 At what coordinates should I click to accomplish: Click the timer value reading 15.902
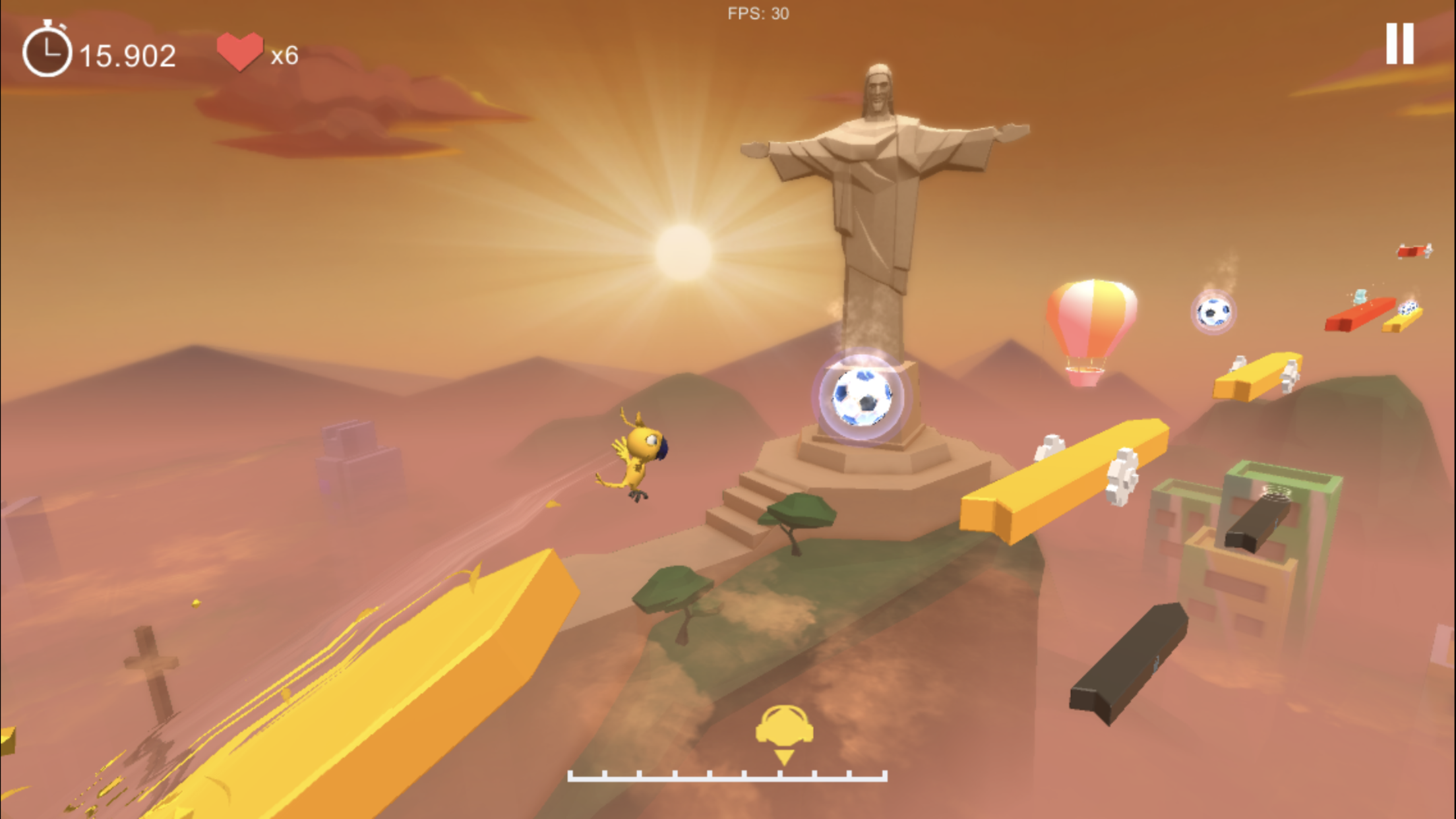[127, 53]
